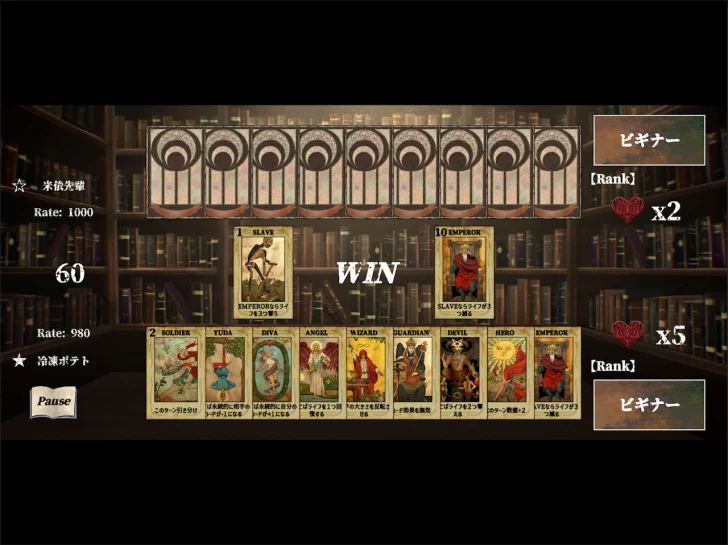
Task: Choose the EMPEROR card in your hand
Action: [x=554, y=371]
